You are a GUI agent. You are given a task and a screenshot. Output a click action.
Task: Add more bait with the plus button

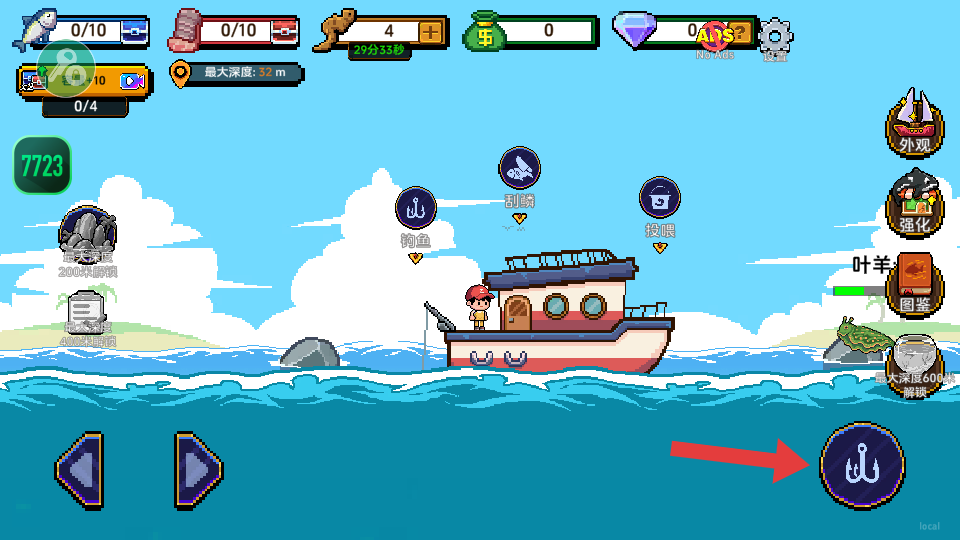(x=430, y=32)
